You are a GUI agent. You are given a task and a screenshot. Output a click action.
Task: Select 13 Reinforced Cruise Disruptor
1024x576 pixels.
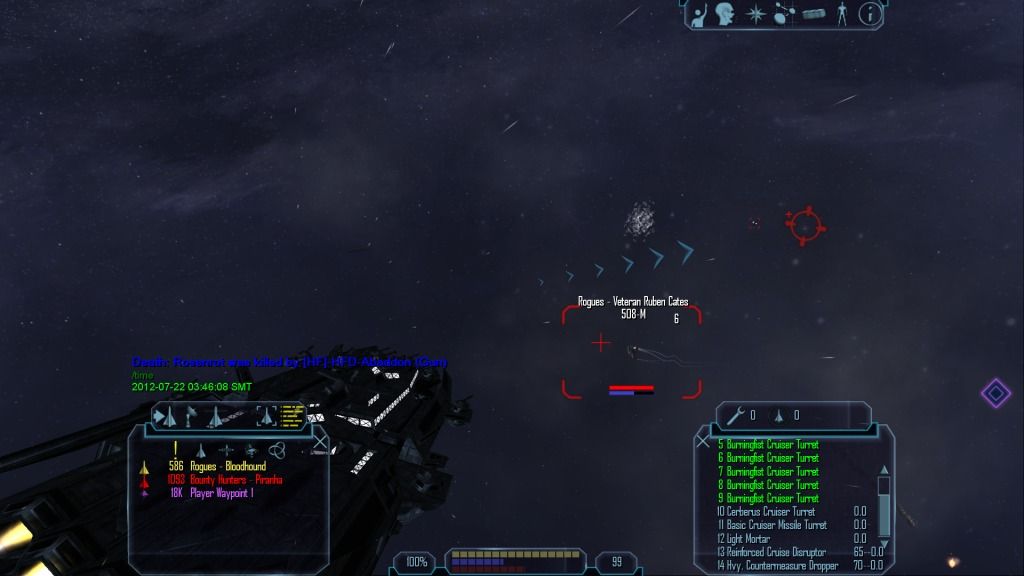click(x=771, y=552)
